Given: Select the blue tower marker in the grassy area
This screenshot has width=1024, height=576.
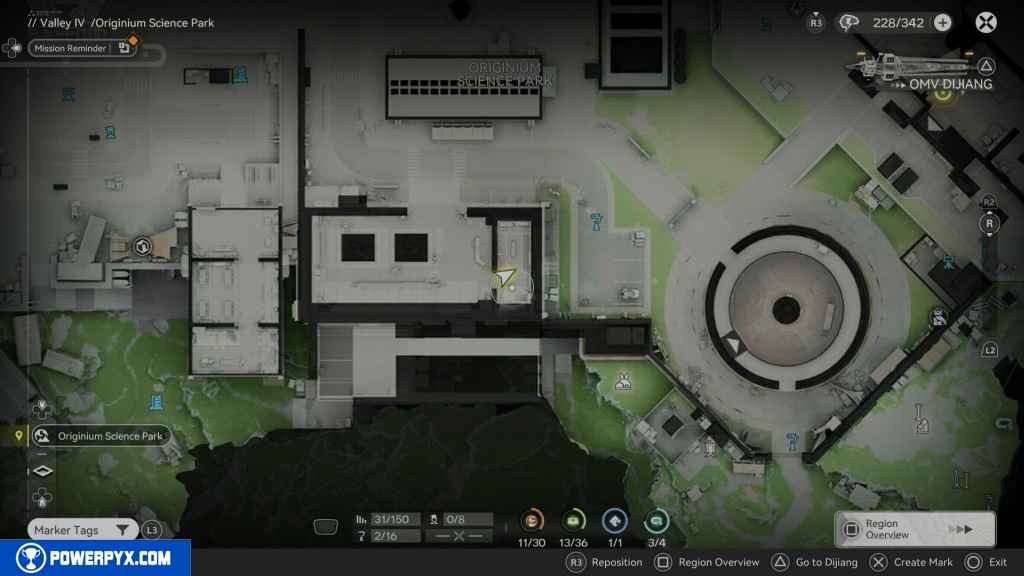Looking at the screenshot, I should pyautogui.click(x=156, y=403).
